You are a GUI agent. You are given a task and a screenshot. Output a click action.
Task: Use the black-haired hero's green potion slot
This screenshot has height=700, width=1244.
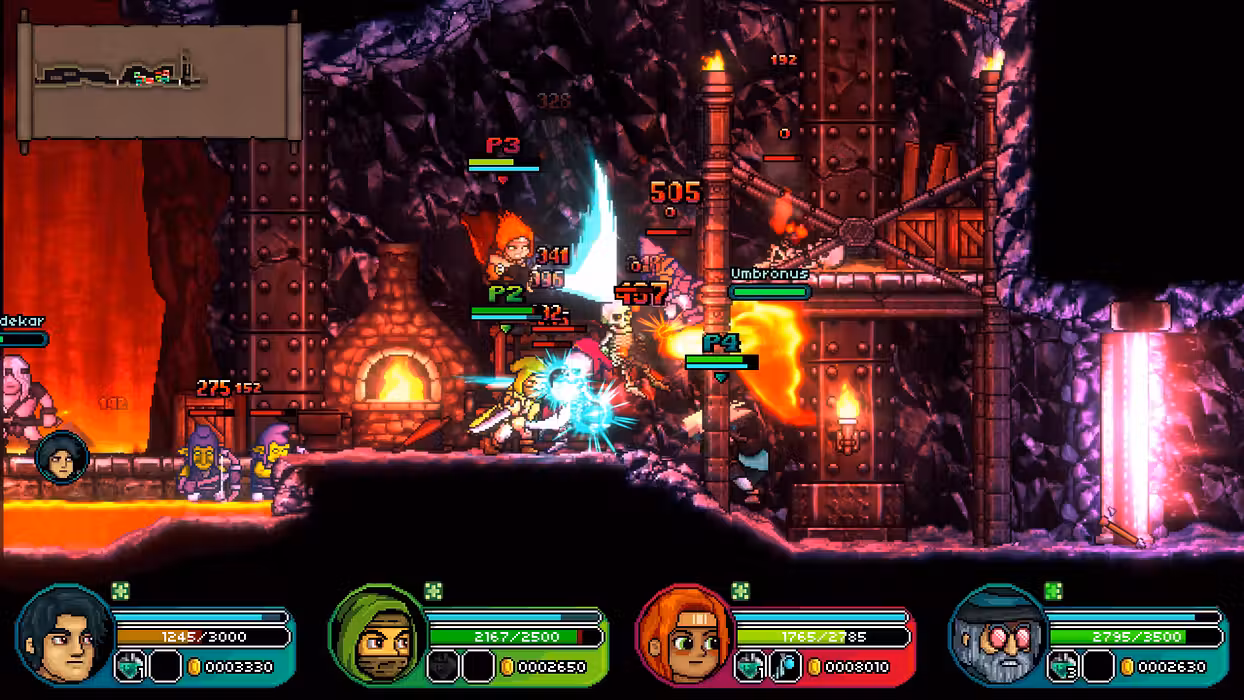[131, 666]
